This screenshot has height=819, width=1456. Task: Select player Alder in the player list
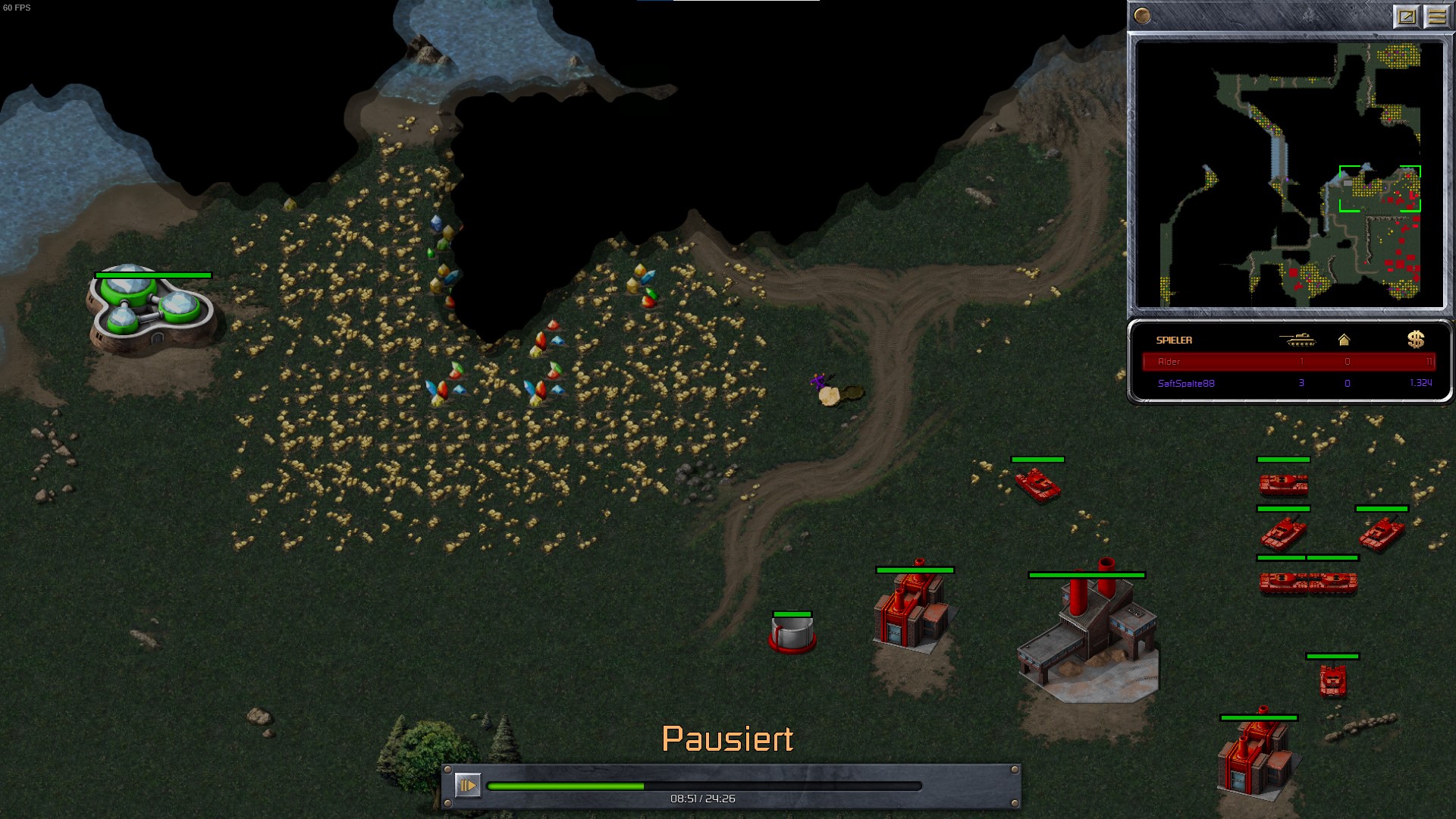[1288, 362]
